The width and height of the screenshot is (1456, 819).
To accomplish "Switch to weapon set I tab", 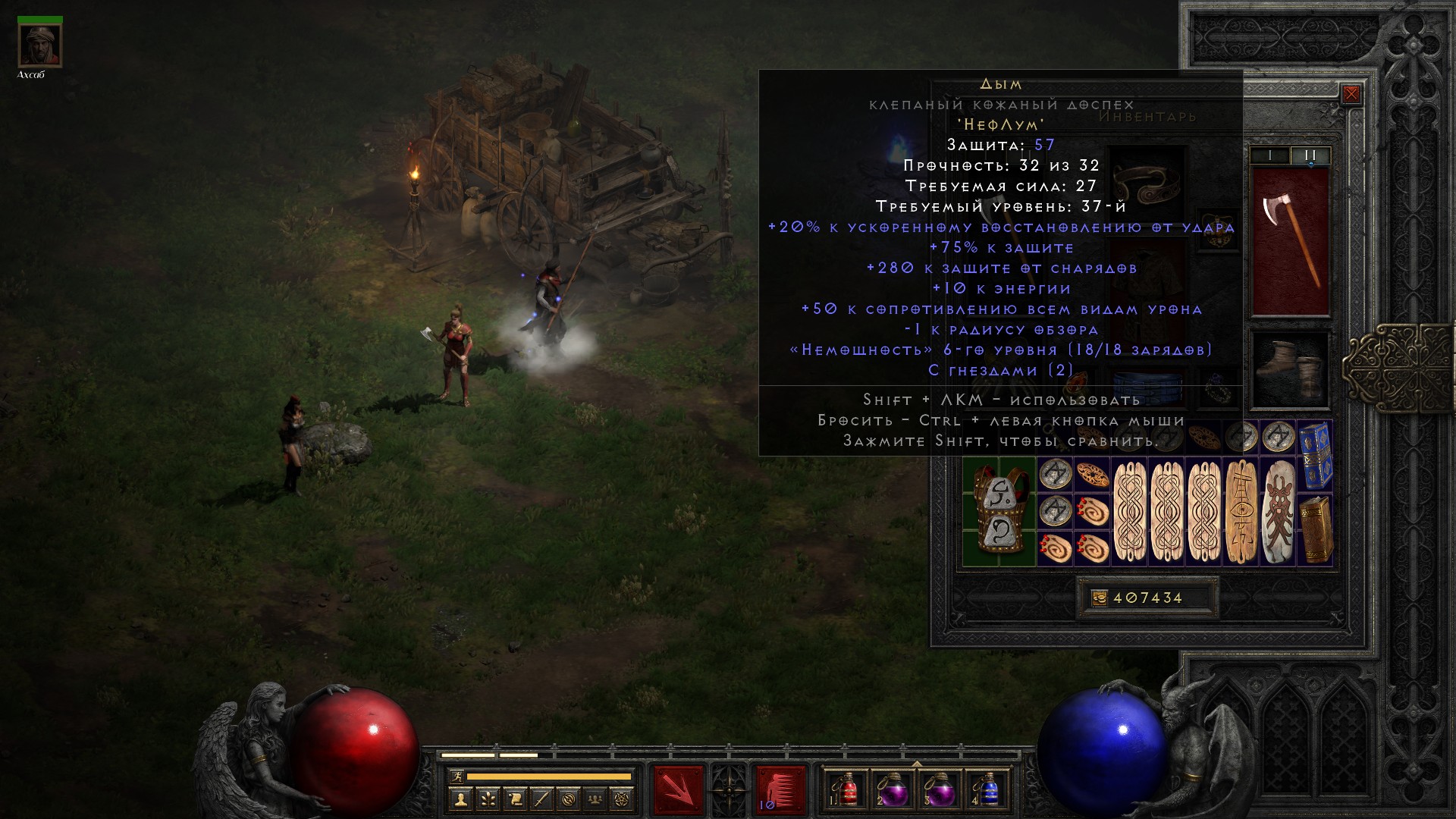I will (1270, 155).
